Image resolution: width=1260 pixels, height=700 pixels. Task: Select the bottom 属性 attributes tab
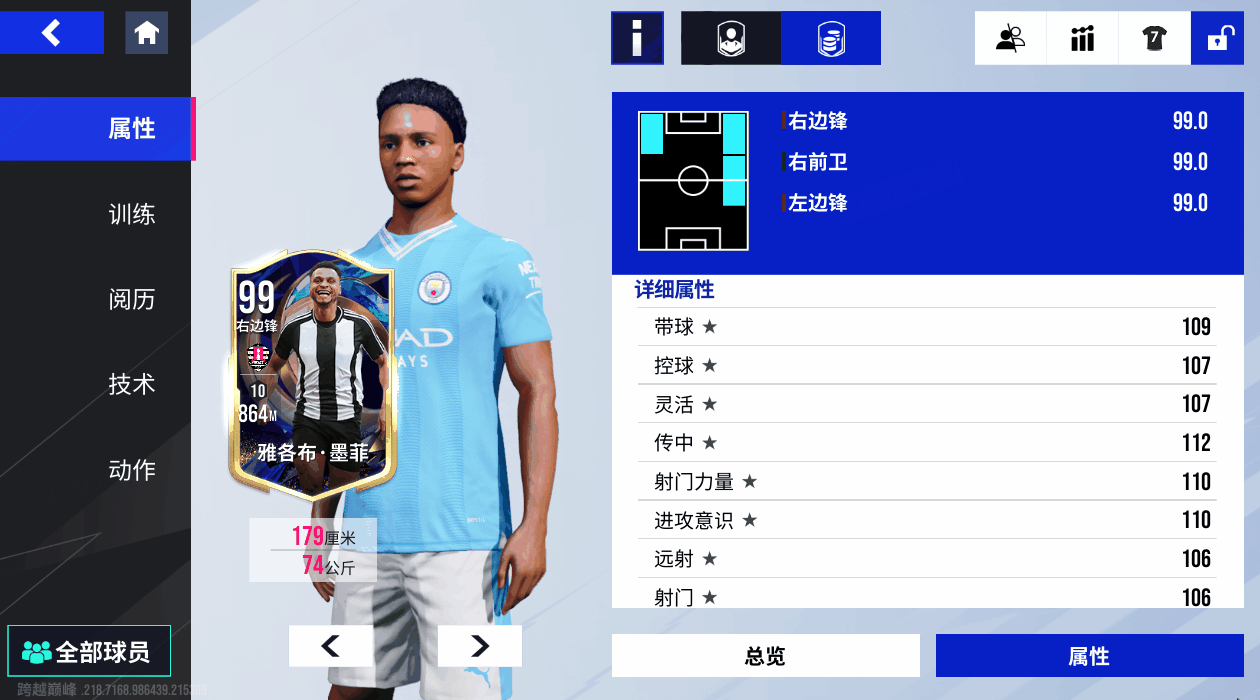coord(1089,656)
